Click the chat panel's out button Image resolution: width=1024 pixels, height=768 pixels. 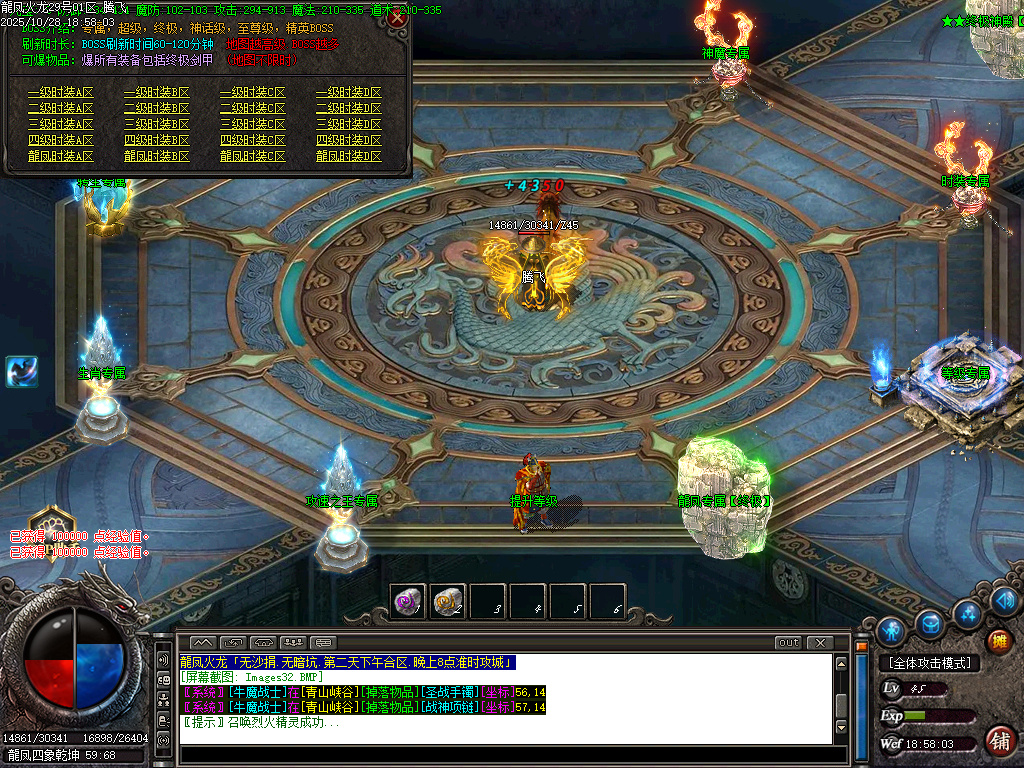pyautogui.click(x=788, y=643)
